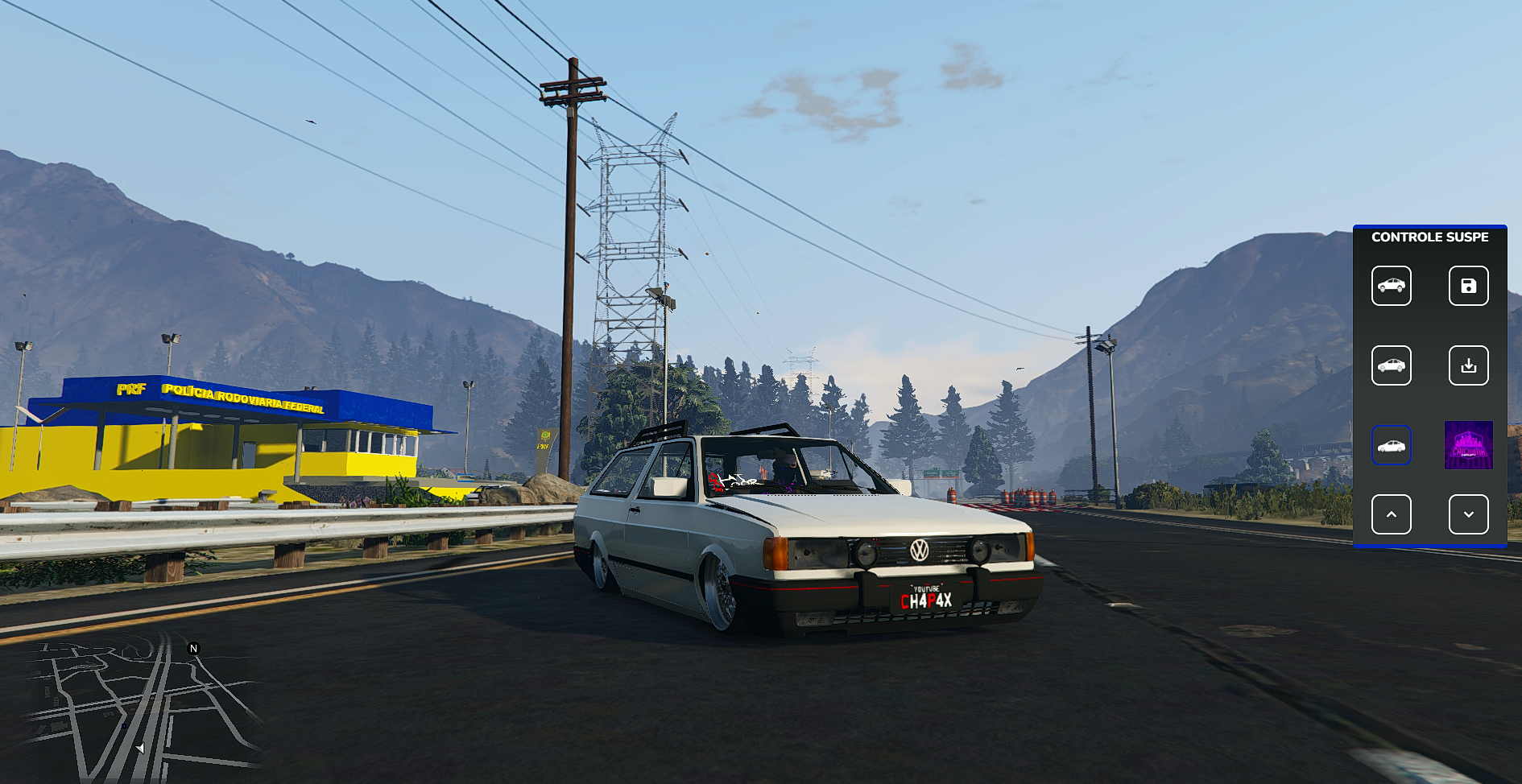This screenshot has width=1522, height=784.
Task: Save suspension with the floppy disk button
Action: pos(1468,286)
